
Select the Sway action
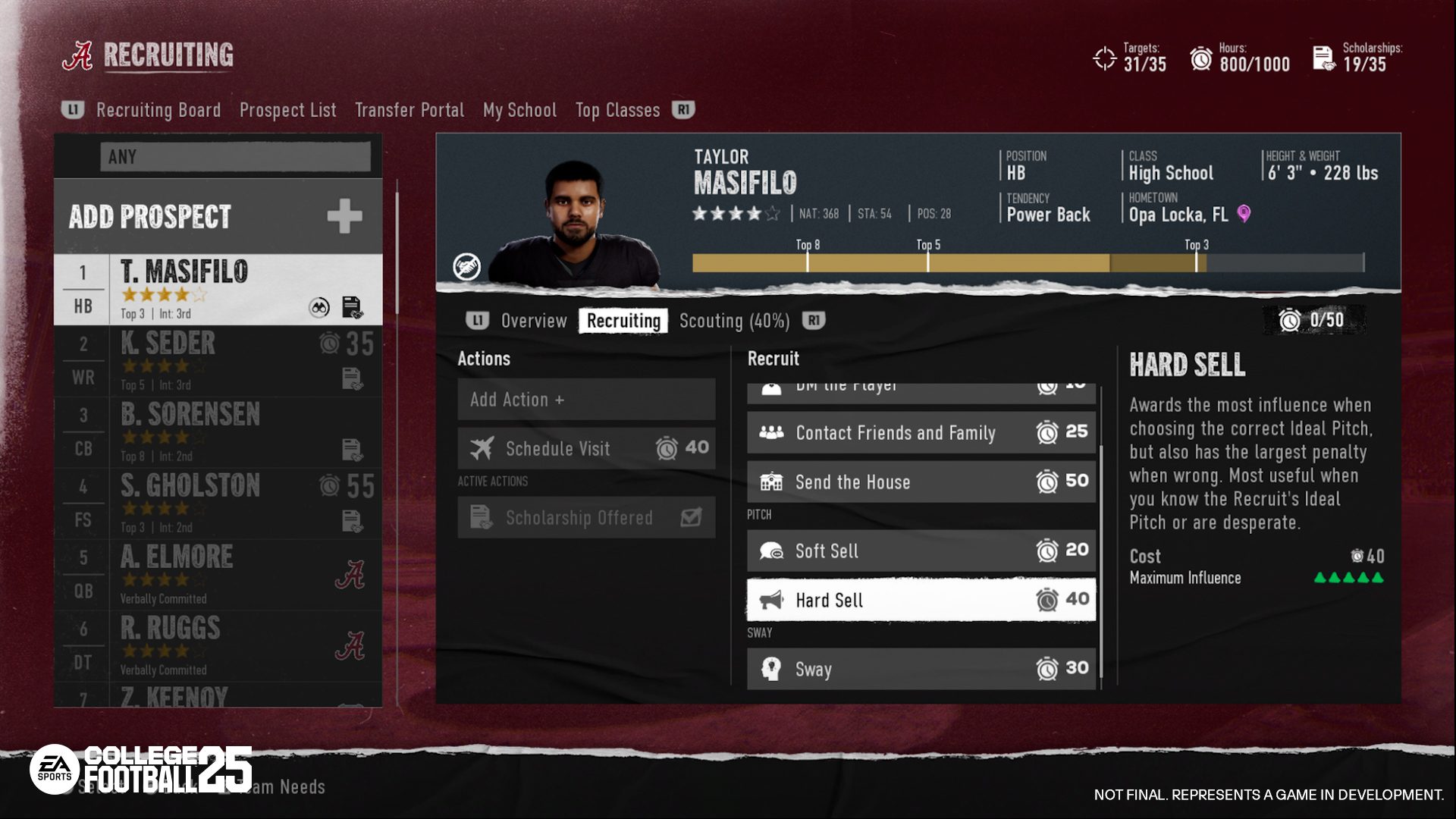coord(921,669)
